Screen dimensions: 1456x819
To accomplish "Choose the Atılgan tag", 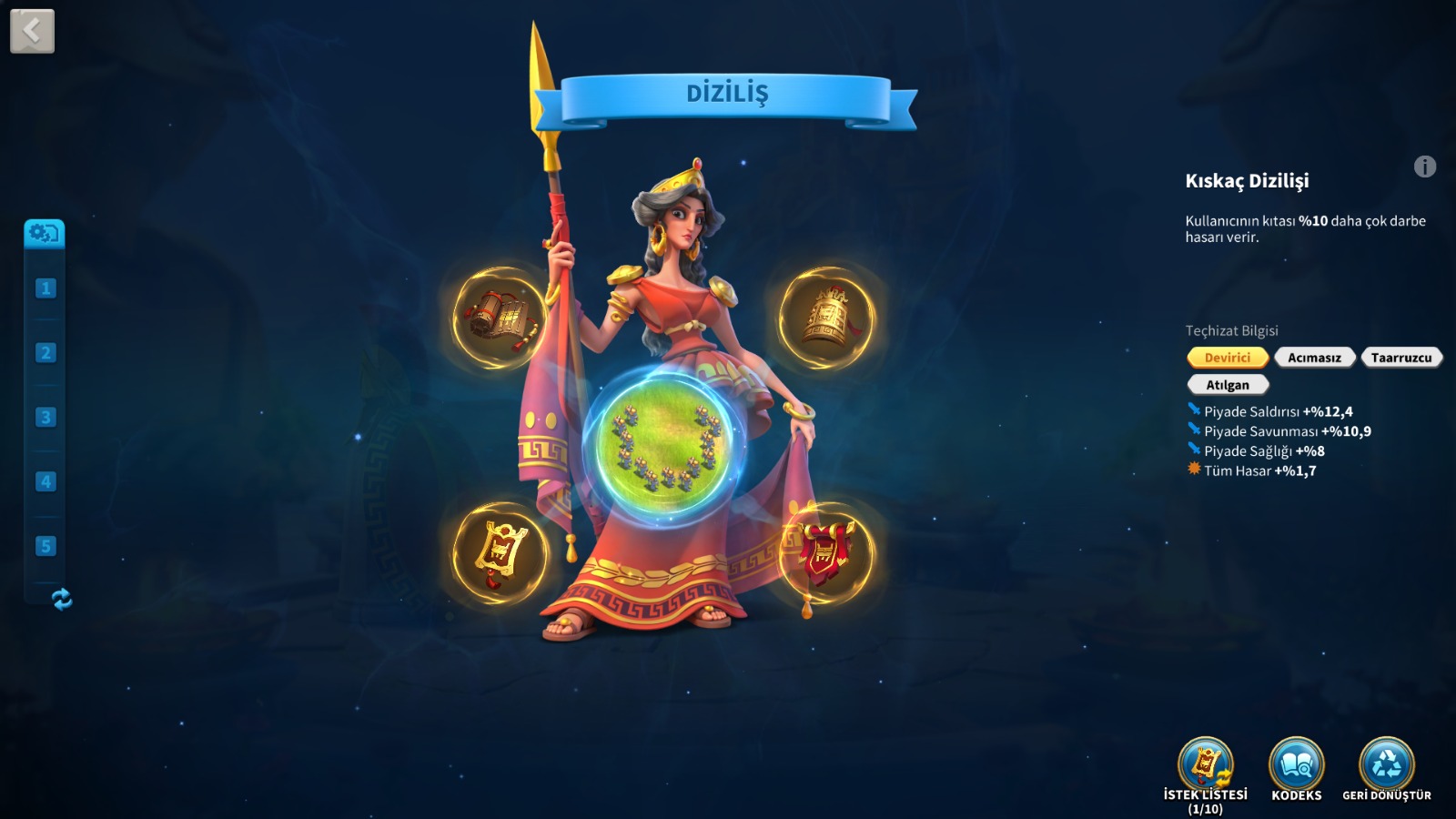I will [1227, 385].
